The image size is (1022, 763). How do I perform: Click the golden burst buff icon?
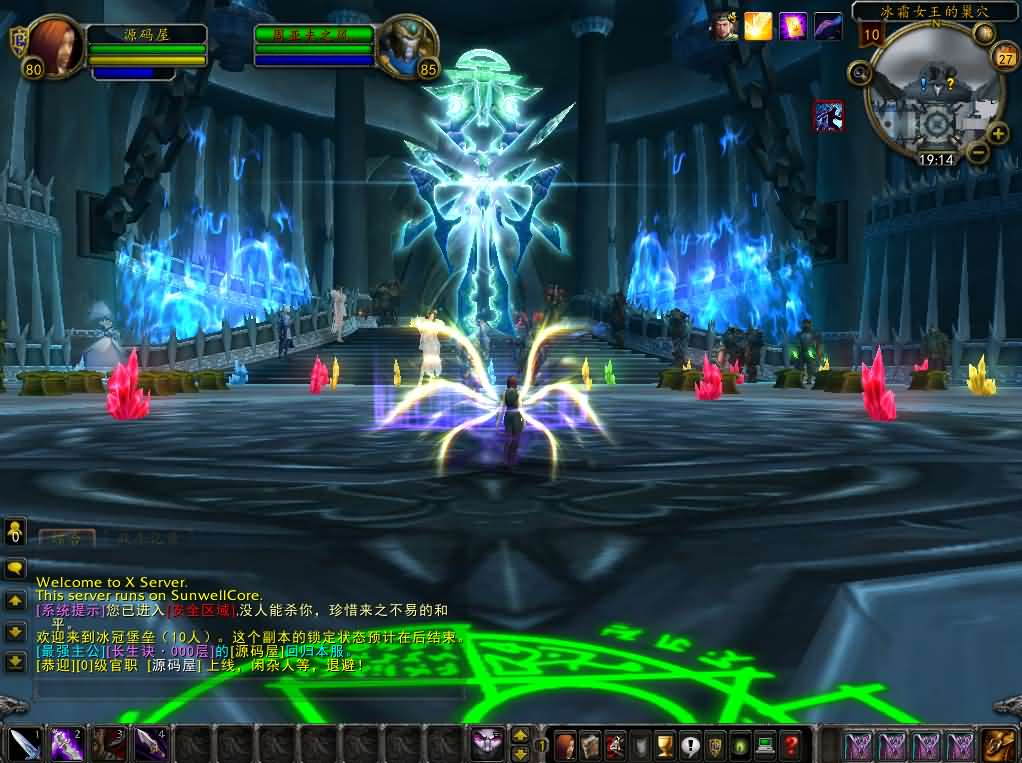pos(758,26)
